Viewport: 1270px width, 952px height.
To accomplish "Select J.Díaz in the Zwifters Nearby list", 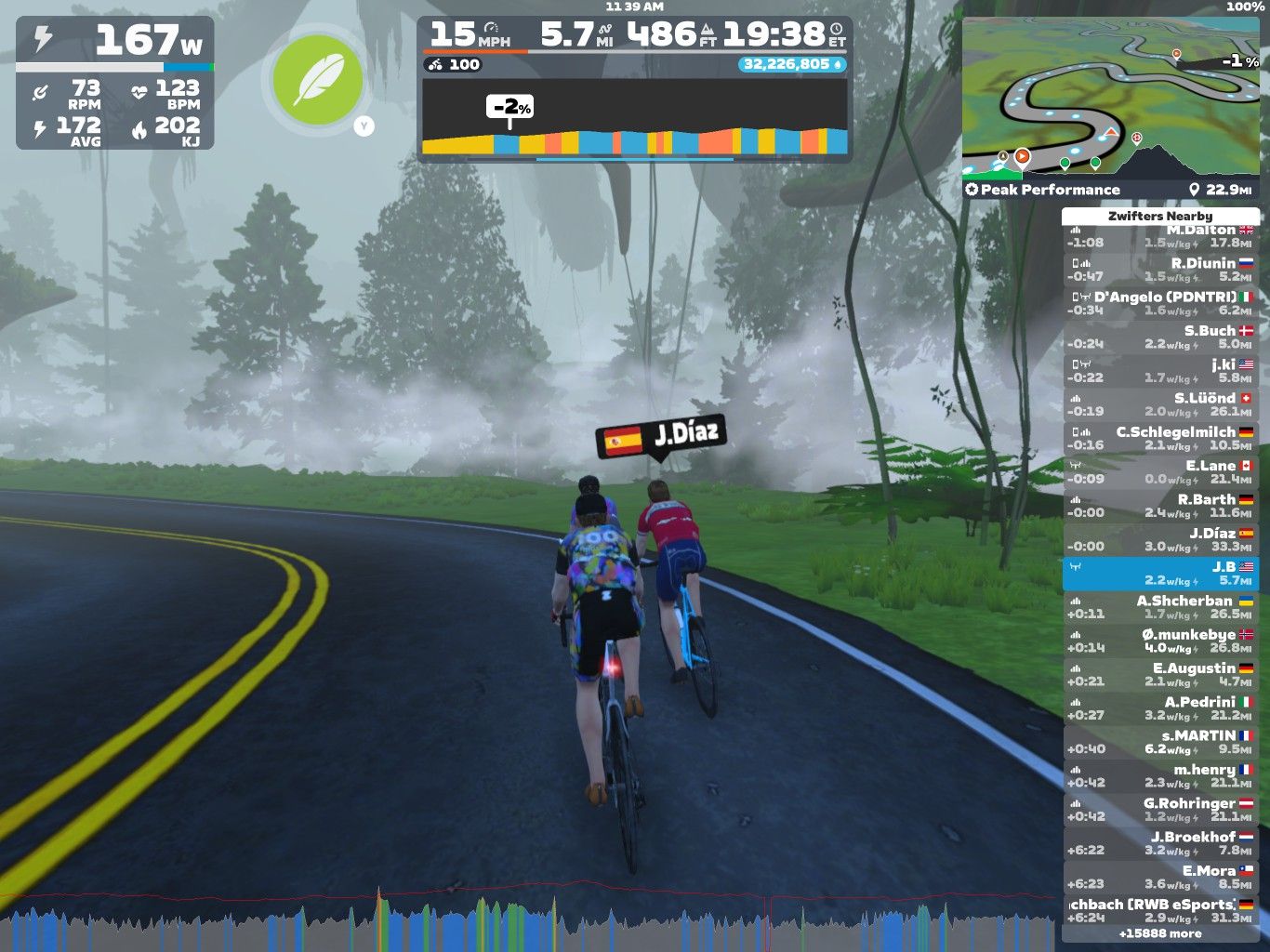I will [1160, 539].
